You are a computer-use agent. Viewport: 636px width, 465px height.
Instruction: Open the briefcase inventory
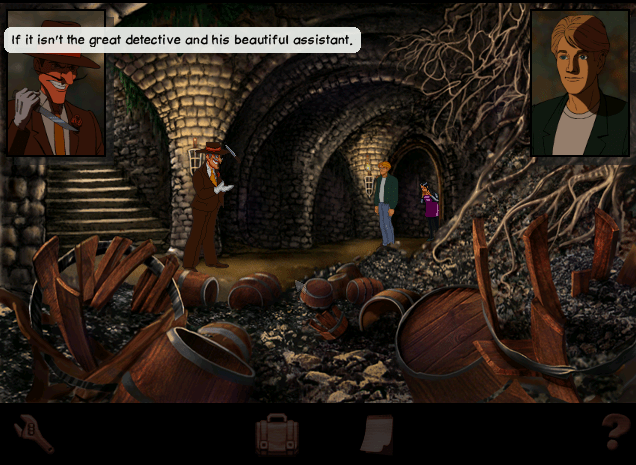(277, 435)
